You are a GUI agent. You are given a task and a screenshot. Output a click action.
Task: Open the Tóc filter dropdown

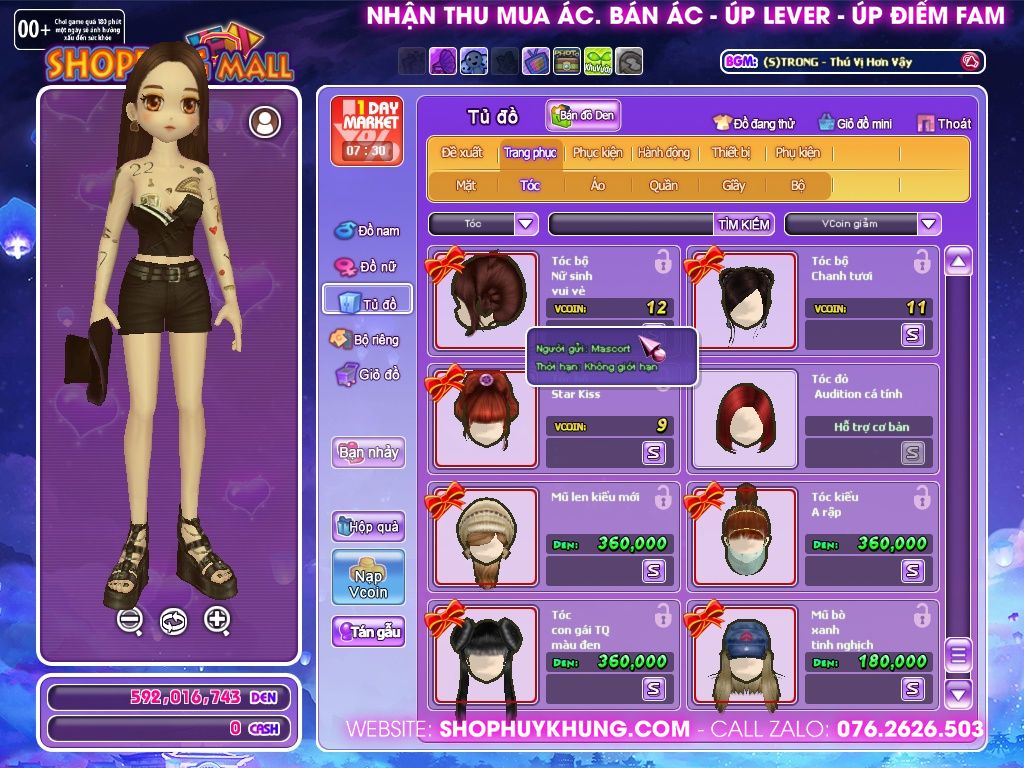[x=527, y=224]
